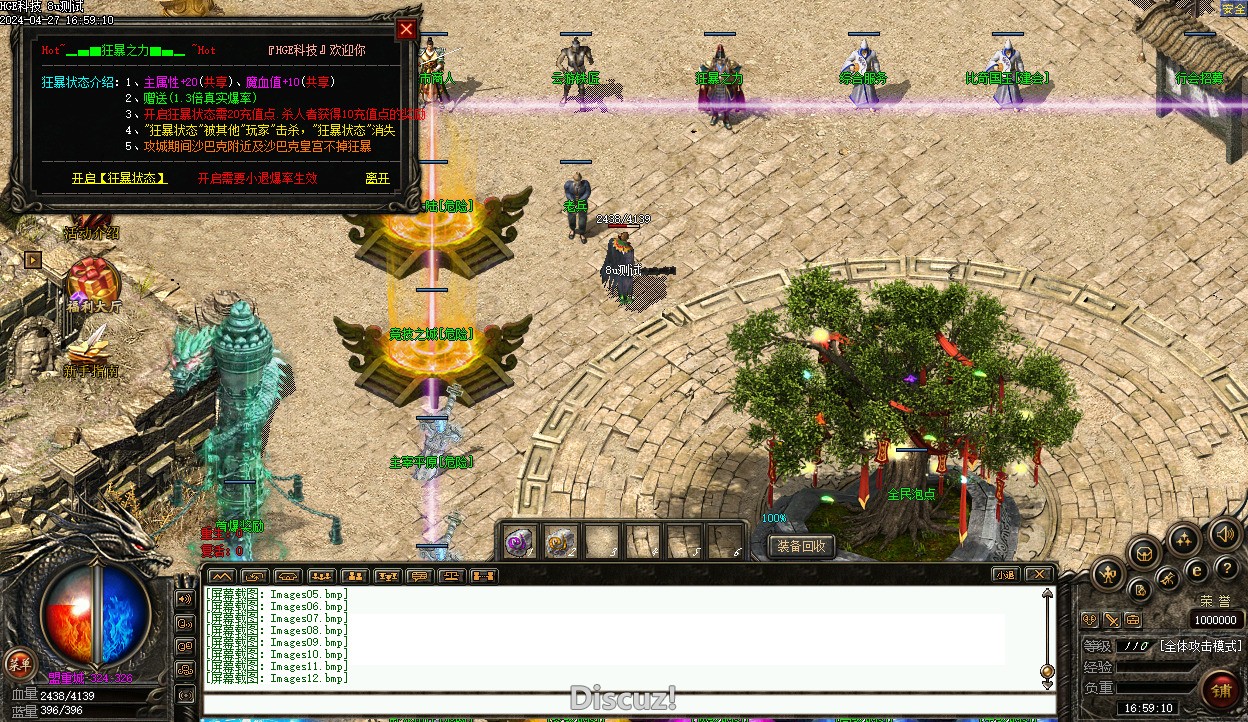Use the golden scroll in hotbar slot 2
The image size is (1248, 722).
click(x=560, y=542)
